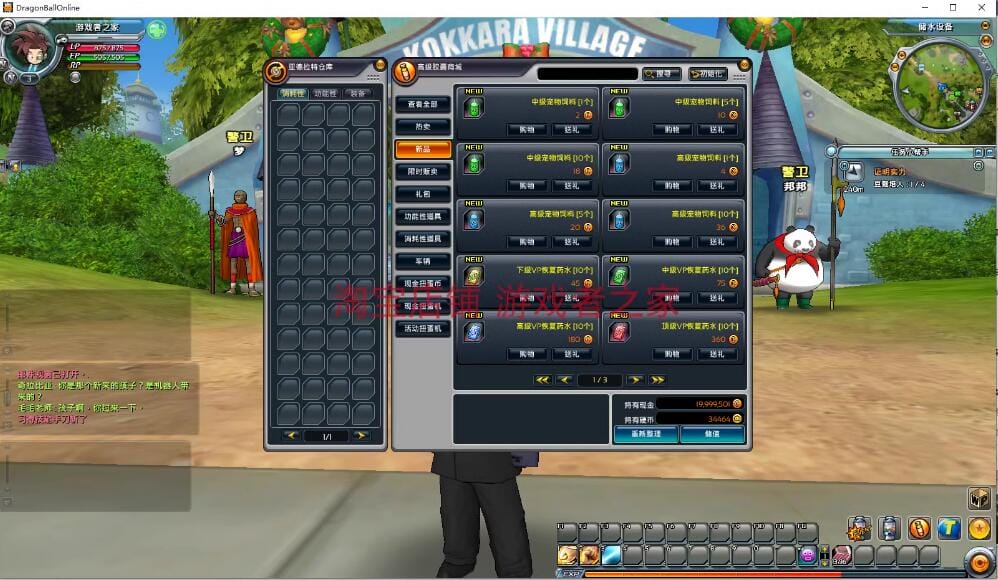Jump to the last shop page
The width and height of the screenshot is (998, 580).
[657, 380]
